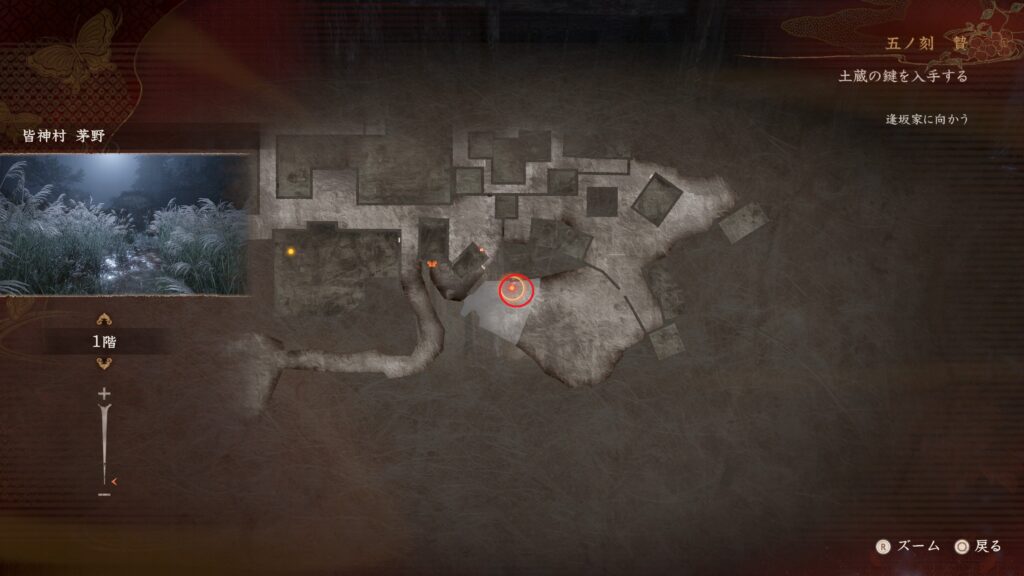Click the glowing orange dot in the large building
This screenshot has width=1024, height=576.
tap(291, 251)
